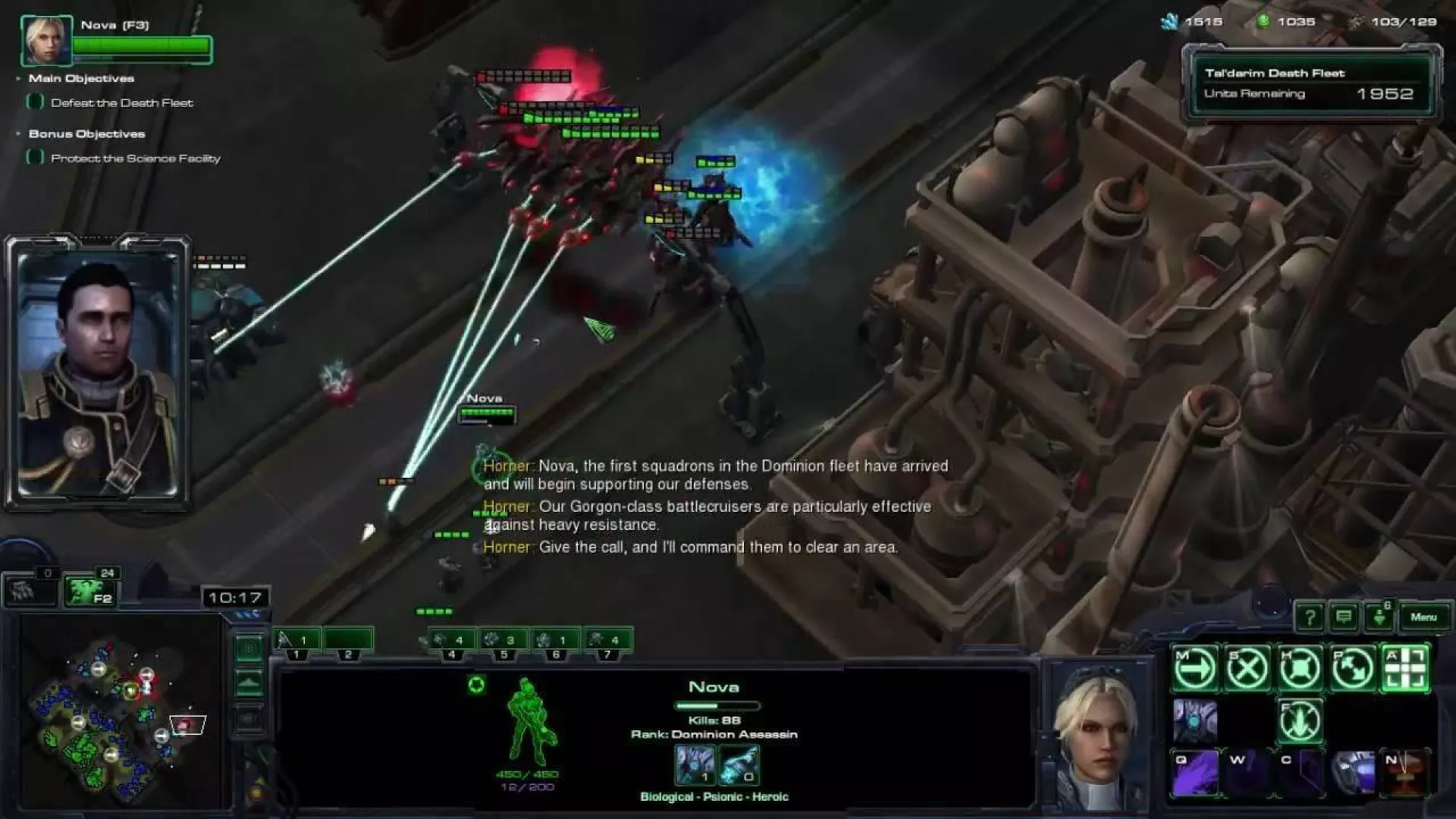Open the game Menu
The height and width of the screenshot is (819, 1456).
tap(1423, 617)
